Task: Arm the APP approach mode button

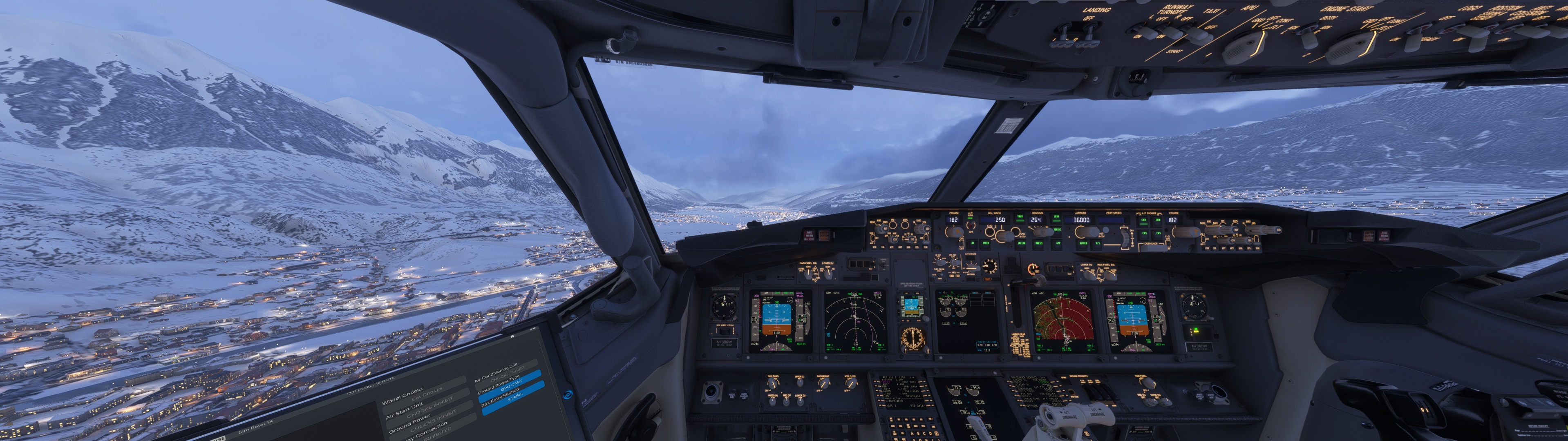Action: [x=1058, y=243]
